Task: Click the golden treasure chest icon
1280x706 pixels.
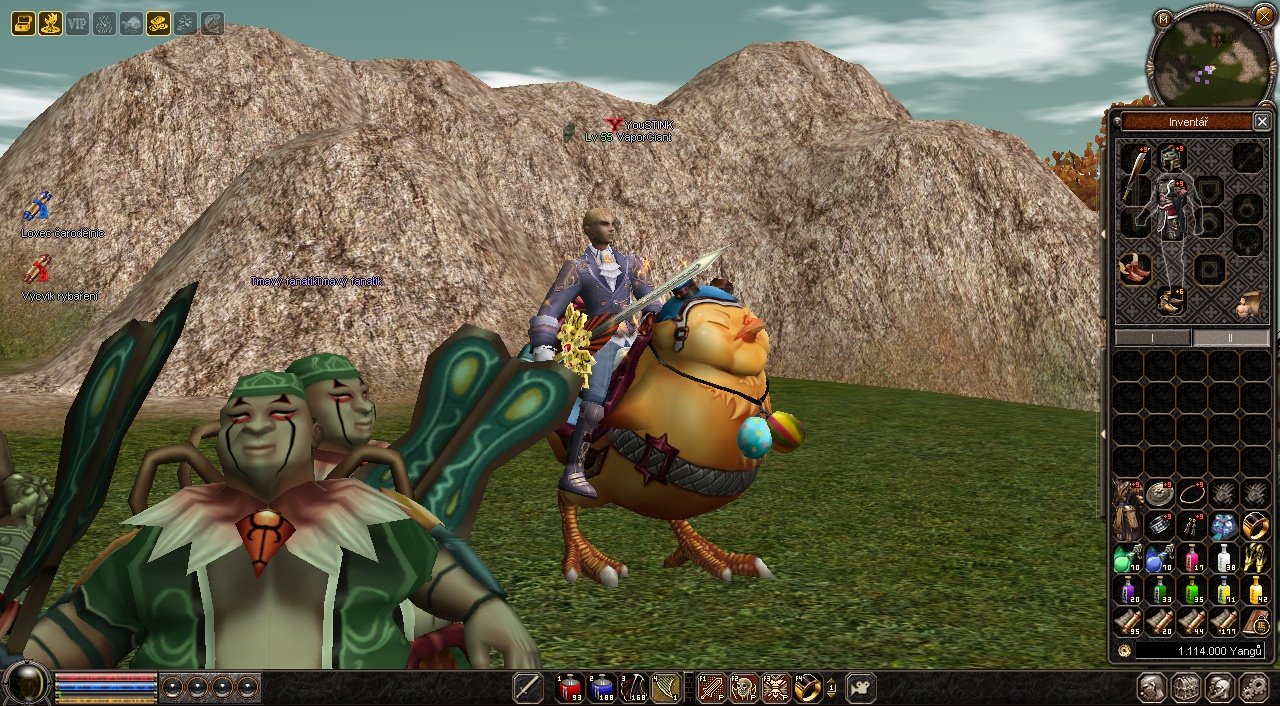Action: pyautogui.click(x=23, y=23)
